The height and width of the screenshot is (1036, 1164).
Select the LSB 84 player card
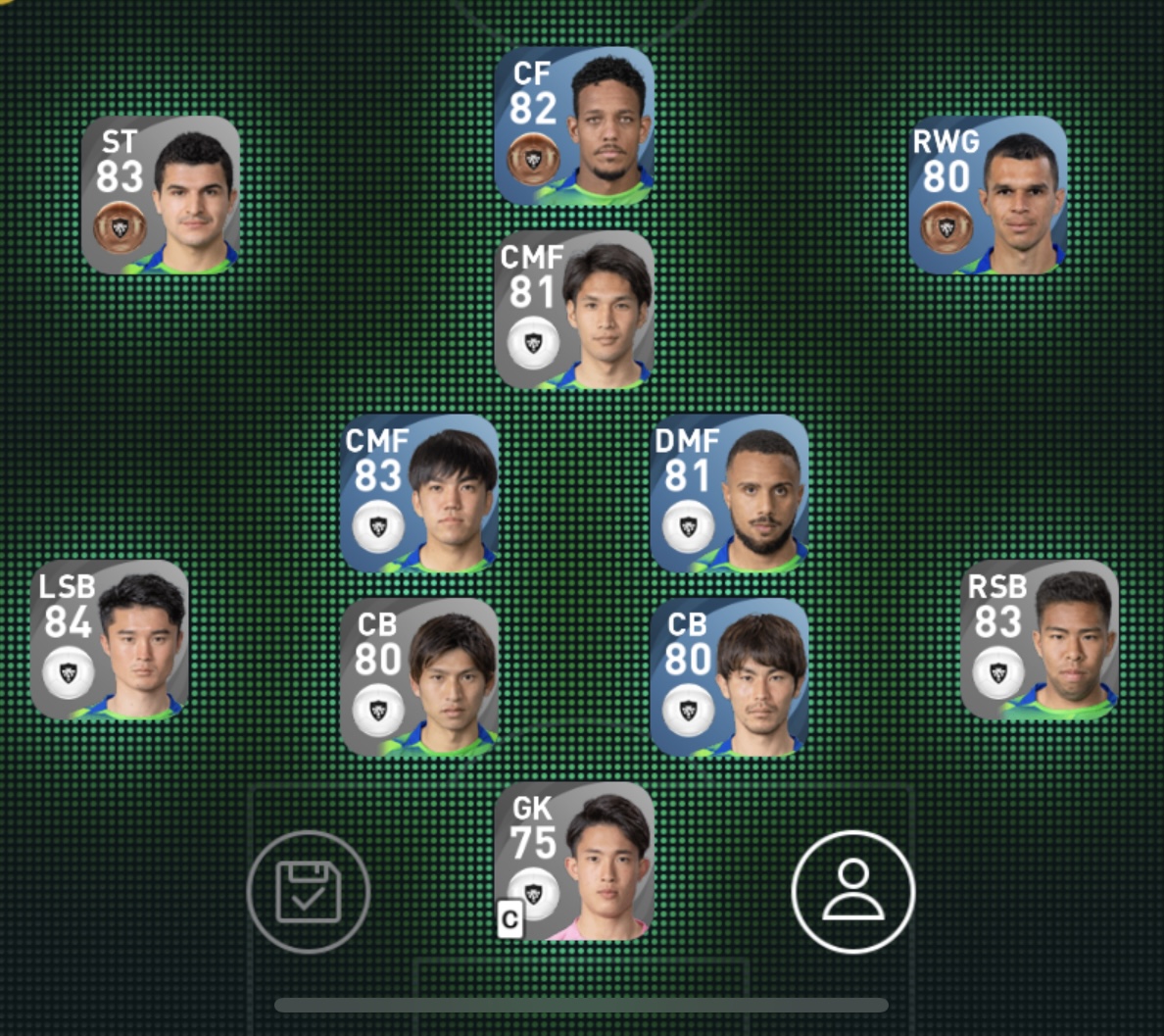tap(110, 640)
